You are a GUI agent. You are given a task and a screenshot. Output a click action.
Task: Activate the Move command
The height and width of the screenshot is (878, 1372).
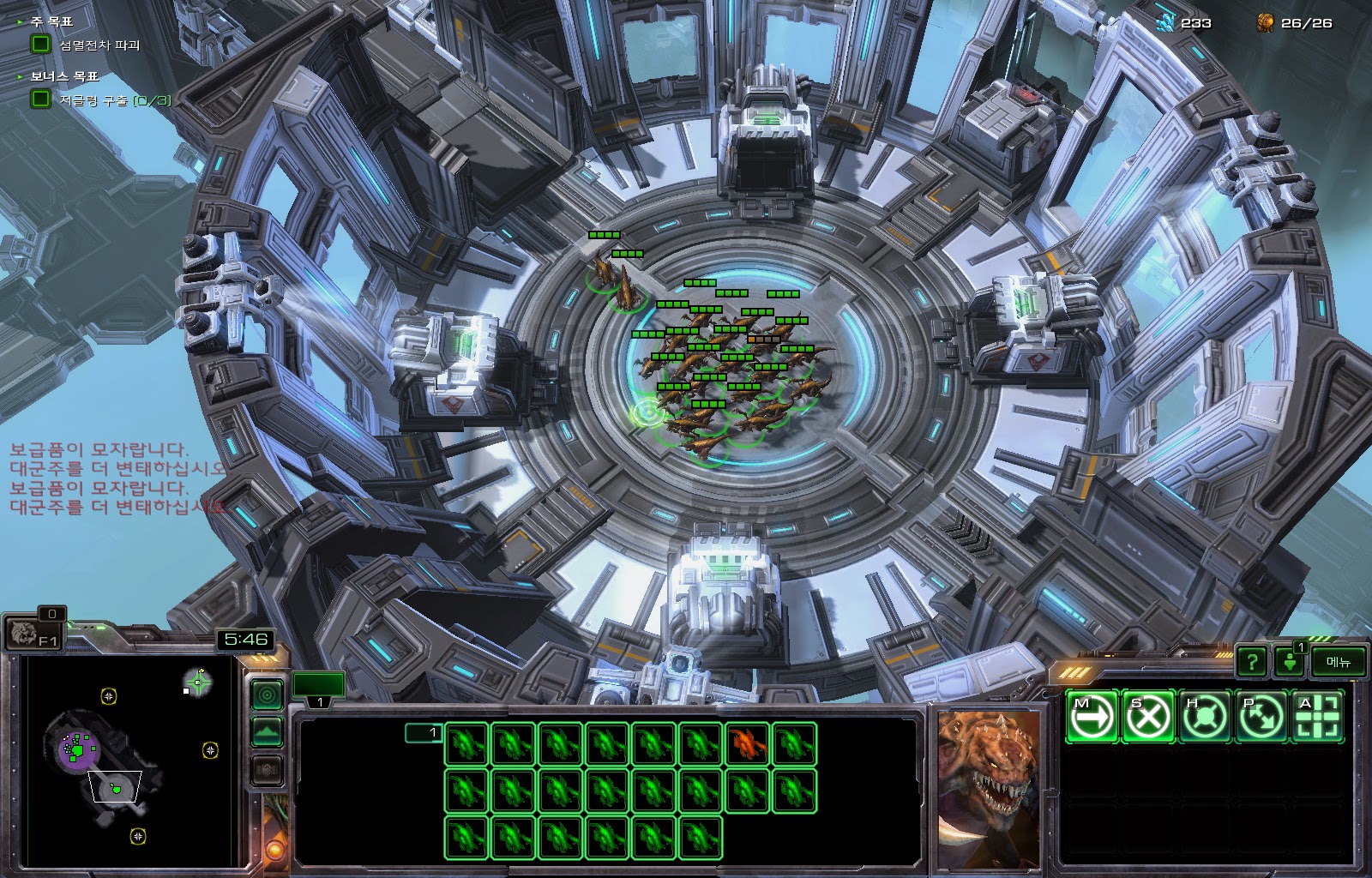[x=1092, y=716]
